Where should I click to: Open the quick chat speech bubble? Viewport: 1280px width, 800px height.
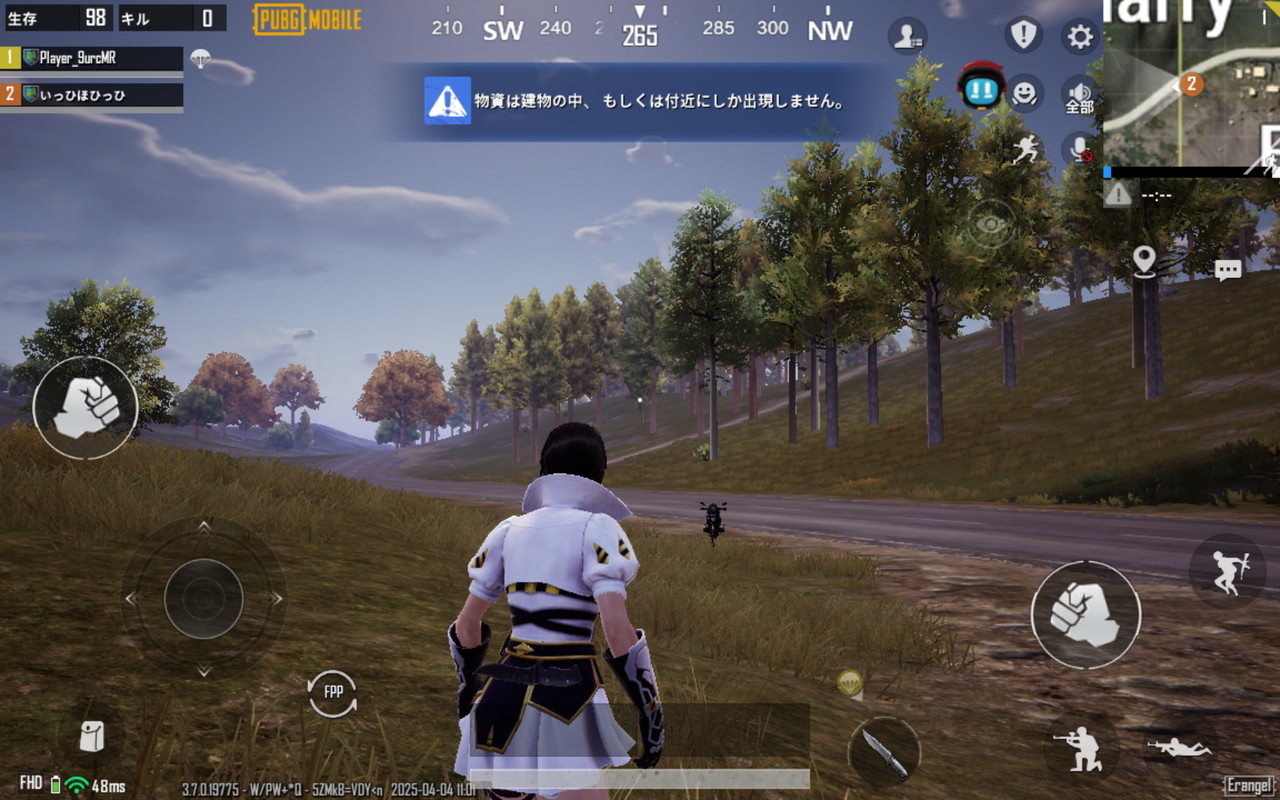point(1228,269)
